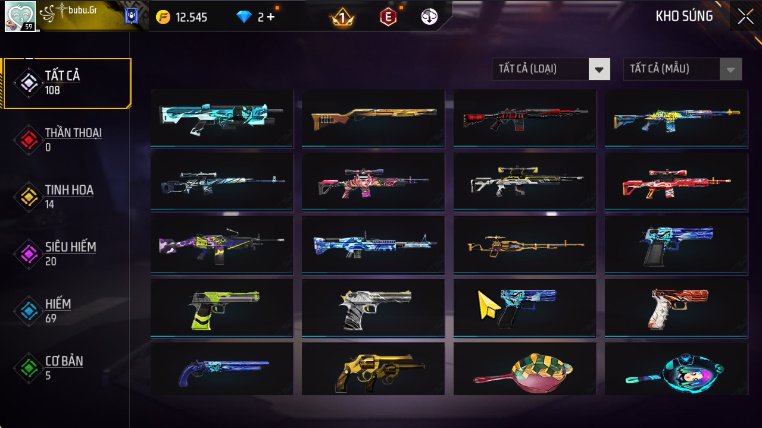Open the red E badge icon

(x=387, y=17)
